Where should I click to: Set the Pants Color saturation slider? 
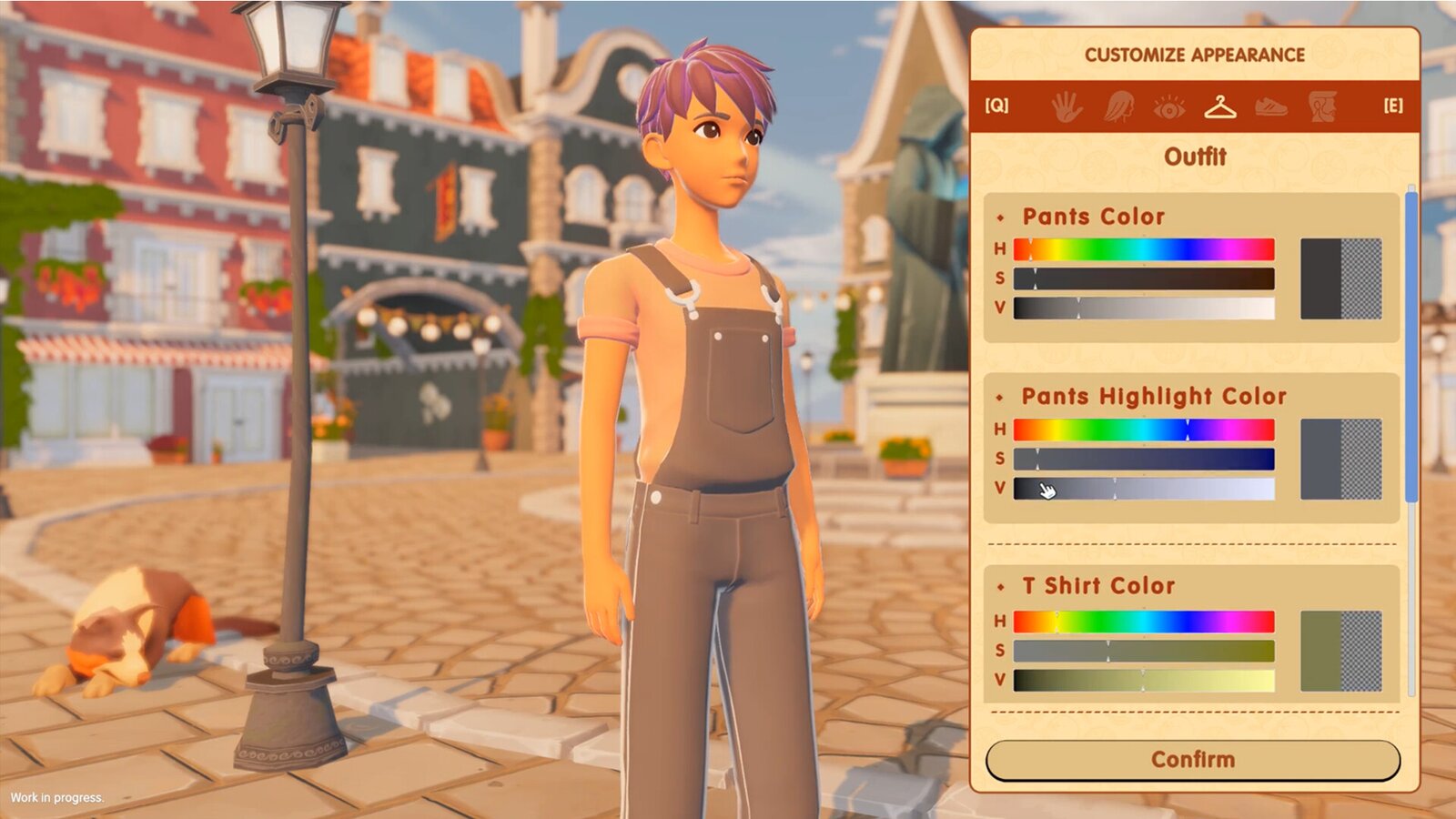[x=1144, y=278]
